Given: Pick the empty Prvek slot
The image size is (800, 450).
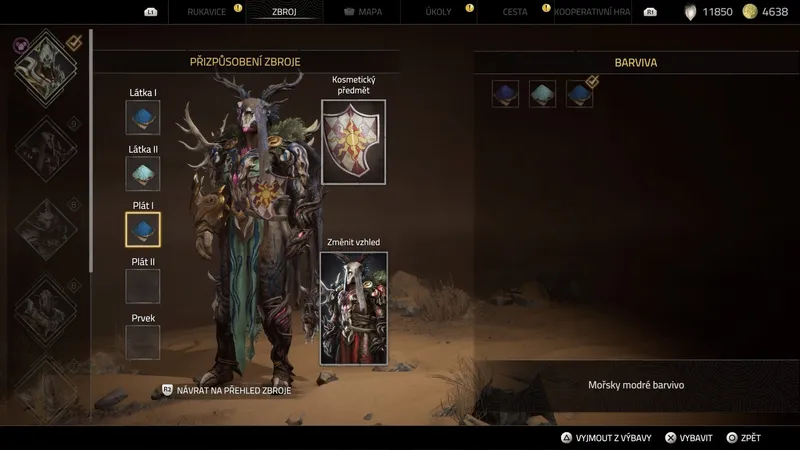Looking at the screenshot, I should point(143,342).
